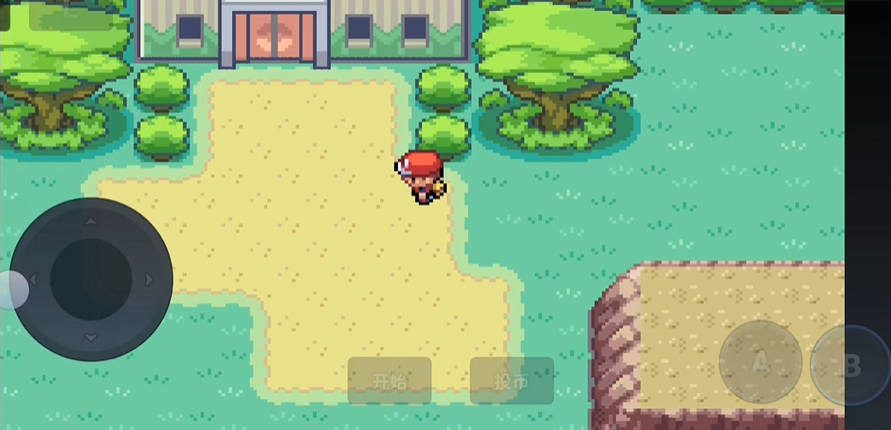Tap the left arrow on the D-pad

coord(33,280)
